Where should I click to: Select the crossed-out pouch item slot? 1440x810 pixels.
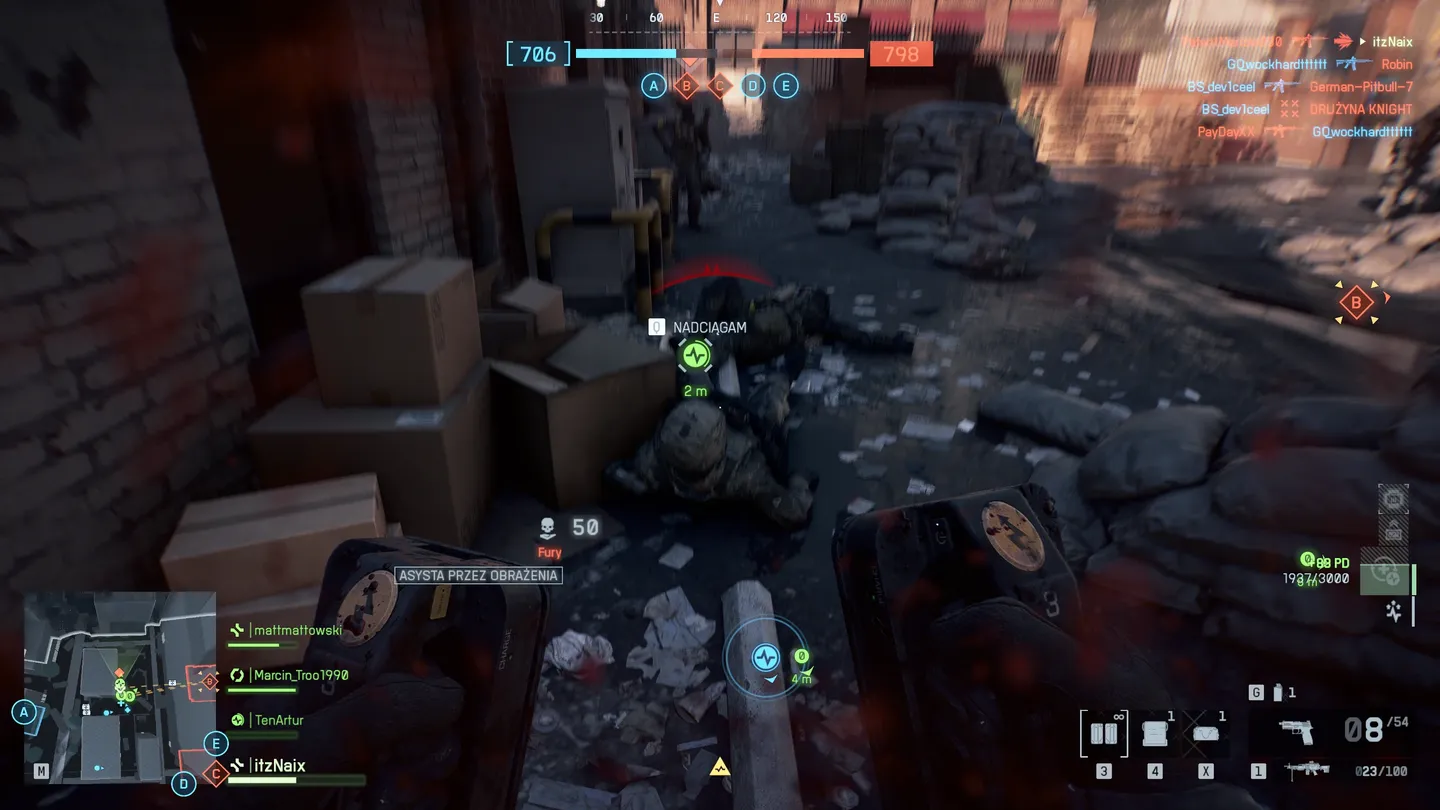[1206, 733]
